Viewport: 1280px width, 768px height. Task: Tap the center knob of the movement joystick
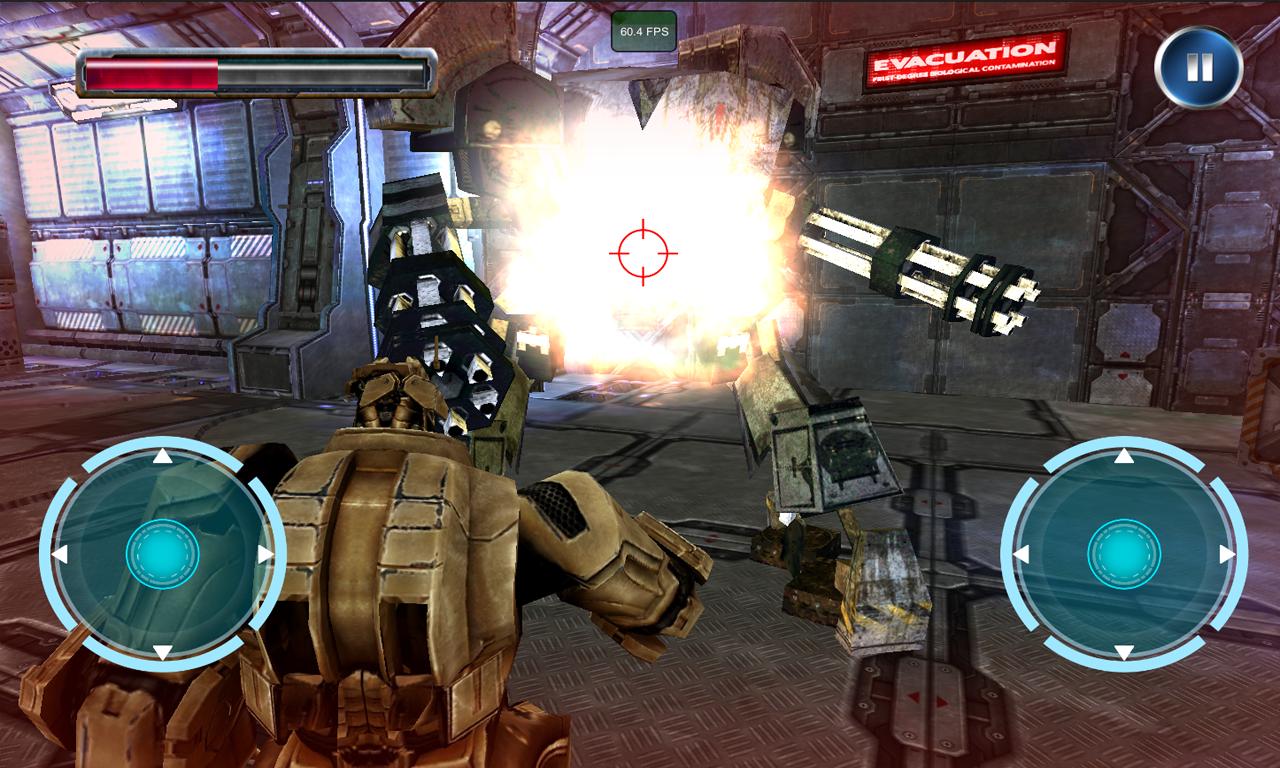click(162, 553)
